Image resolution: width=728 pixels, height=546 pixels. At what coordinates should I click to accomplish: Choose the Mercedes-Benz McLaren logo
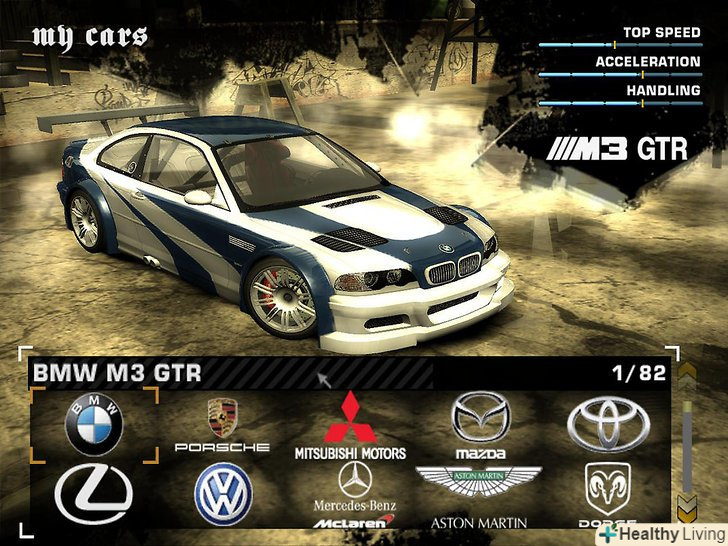[353, 497]
